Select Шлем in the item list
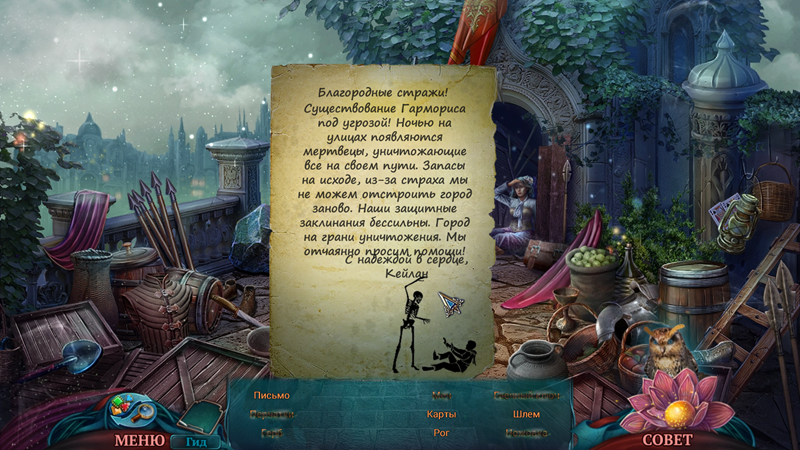Viewport: 800px width, 450px height. click(x=525, y=414)
